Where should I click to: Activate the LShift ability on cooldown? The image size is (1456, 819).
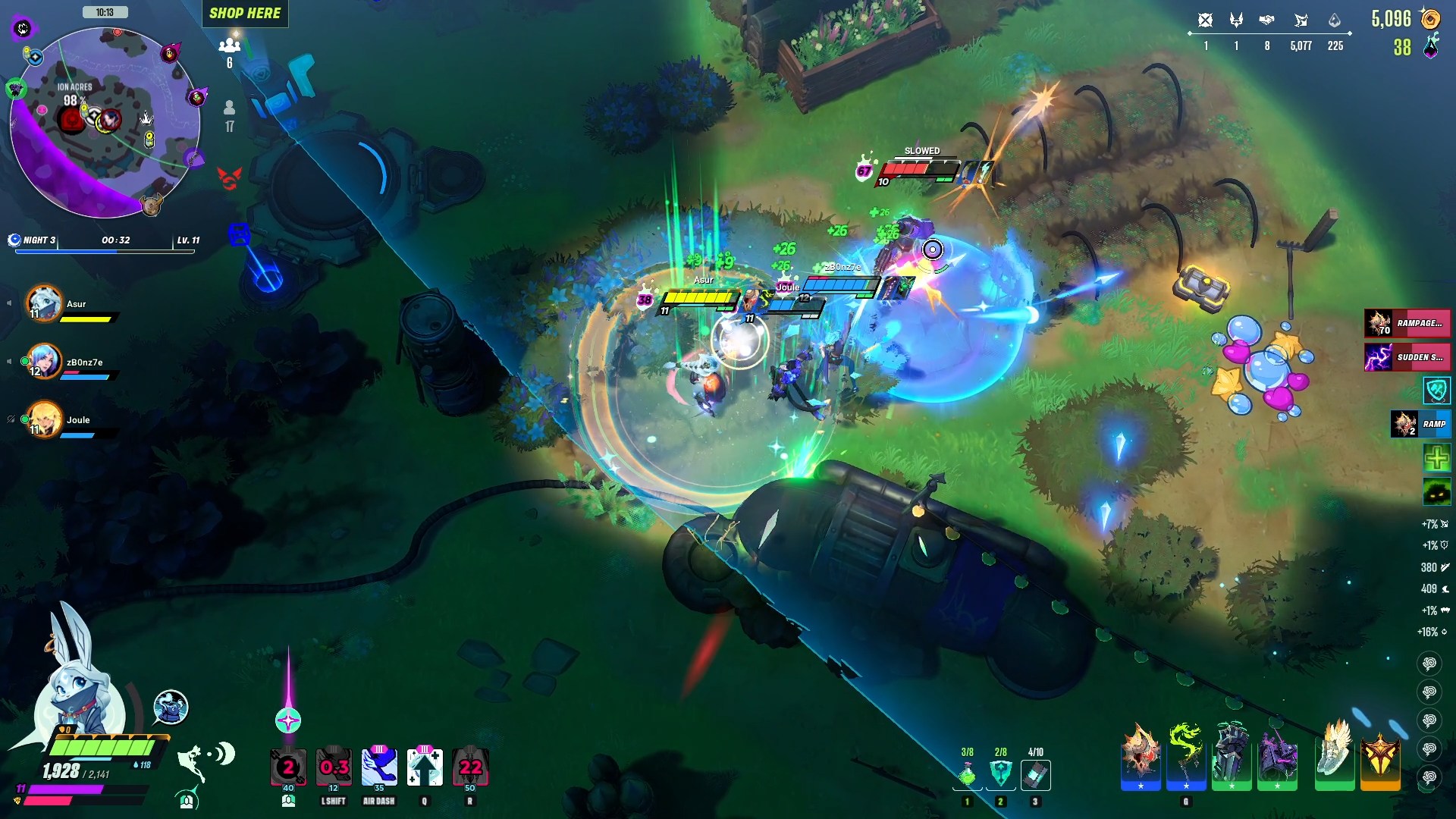tap(334, 767)
